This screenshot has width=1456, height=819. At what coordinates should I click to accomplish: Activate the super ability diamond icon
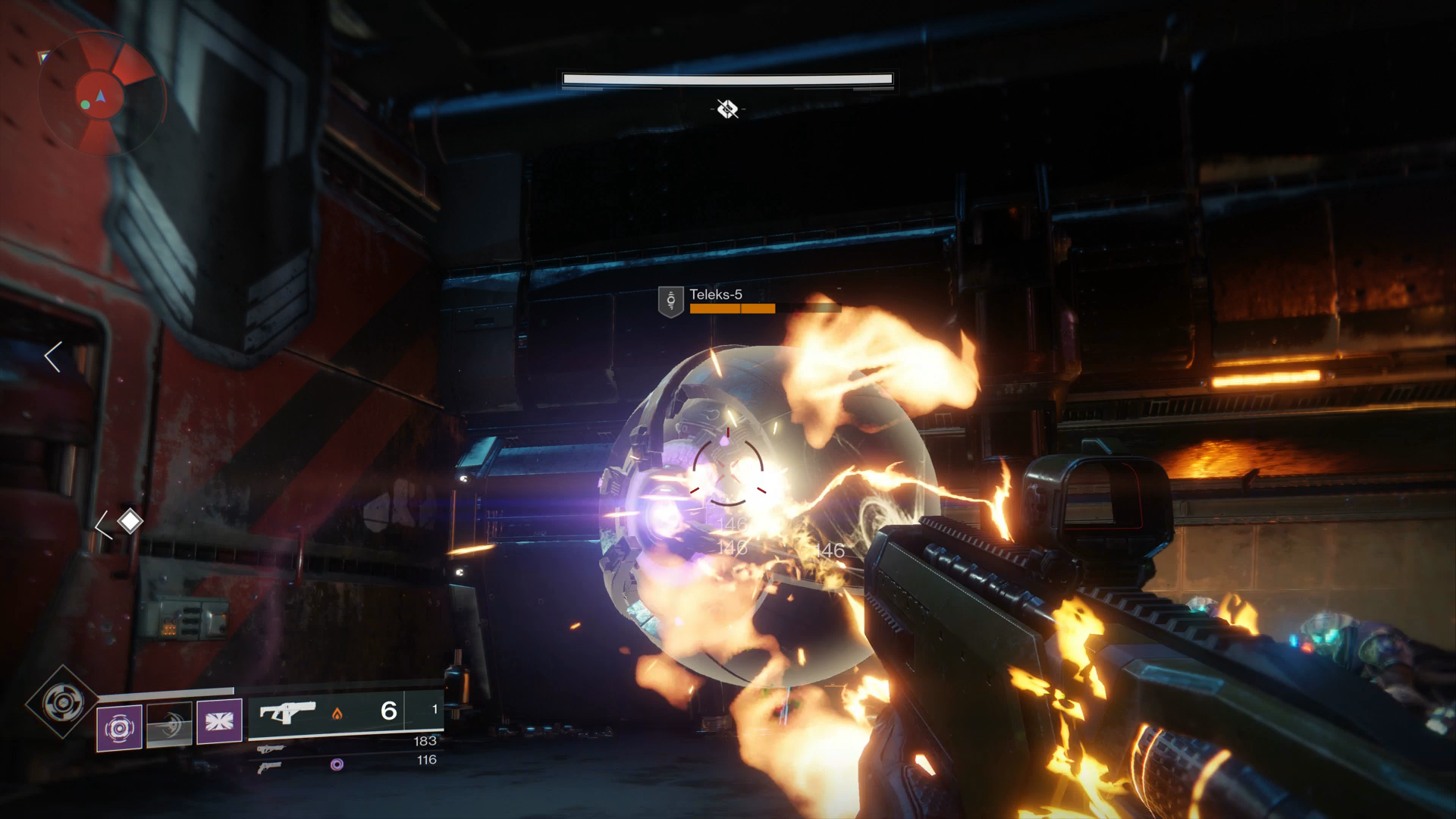[62, 702]
